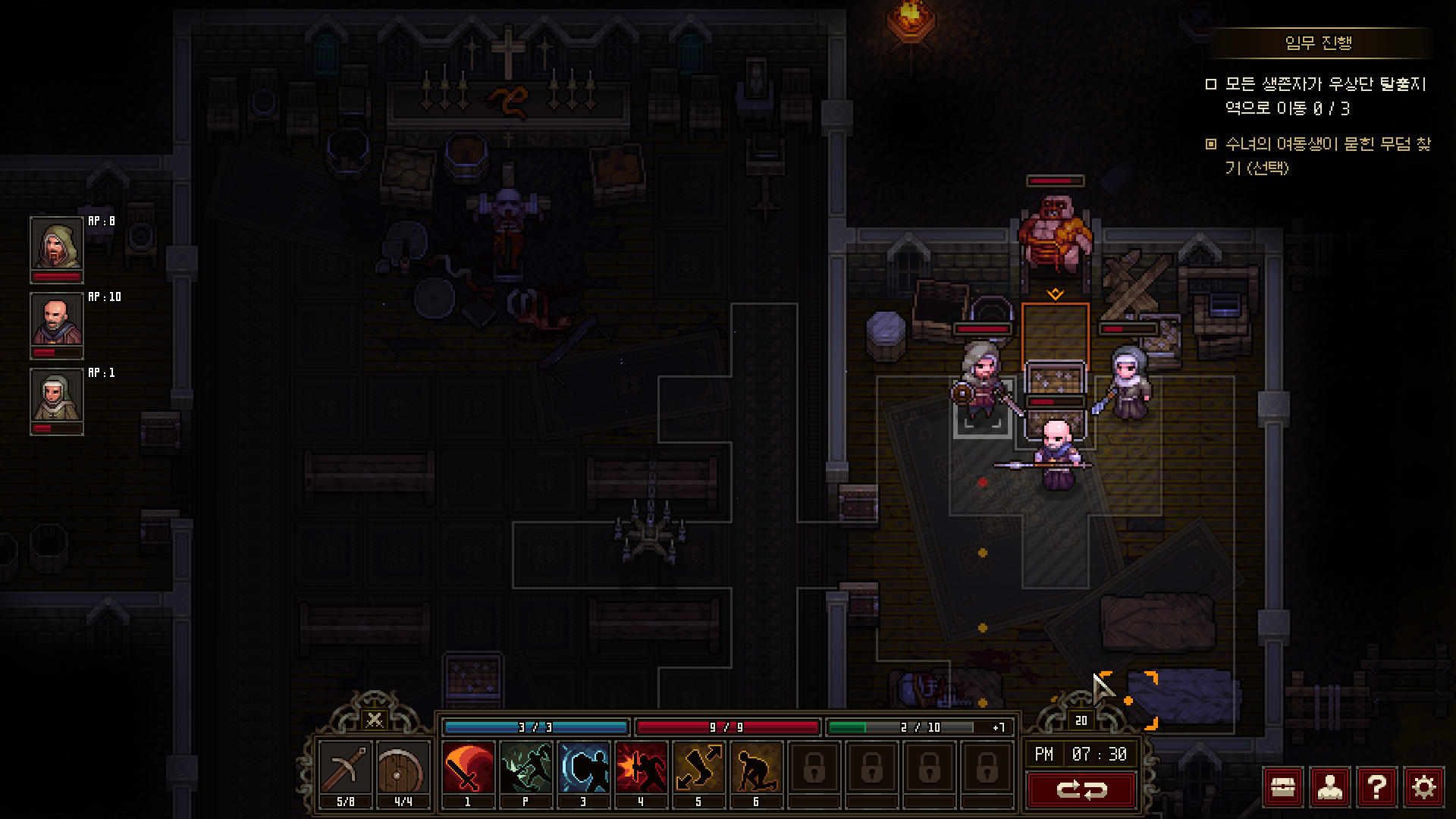Image resolution: width=1456 pixels, height=819 pixels.
Task: Open the settings gear menu
Action: [1423, 788]
